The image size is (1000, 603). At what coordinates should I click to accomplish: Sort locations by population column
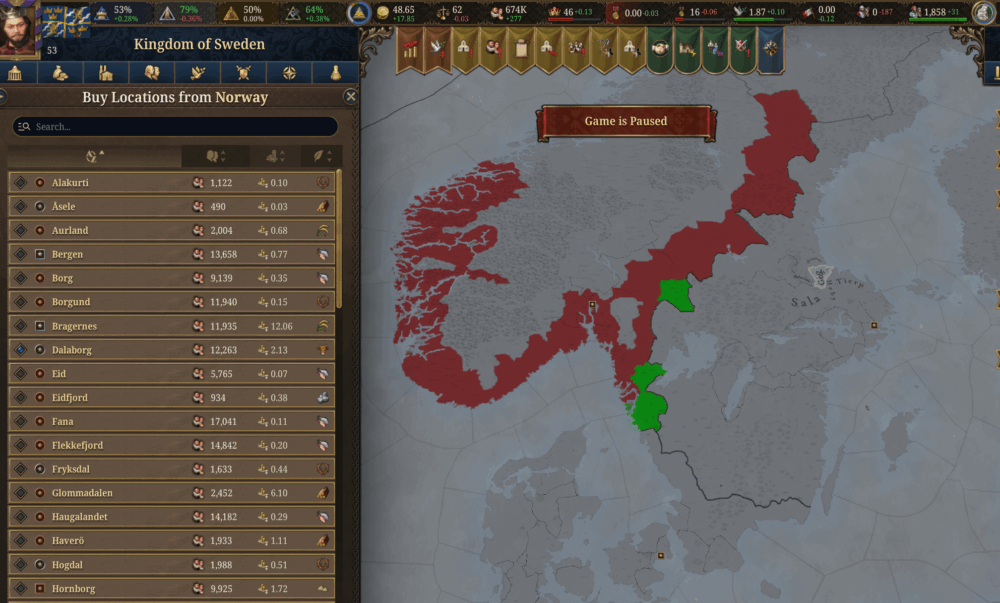(x=215, y=157)
